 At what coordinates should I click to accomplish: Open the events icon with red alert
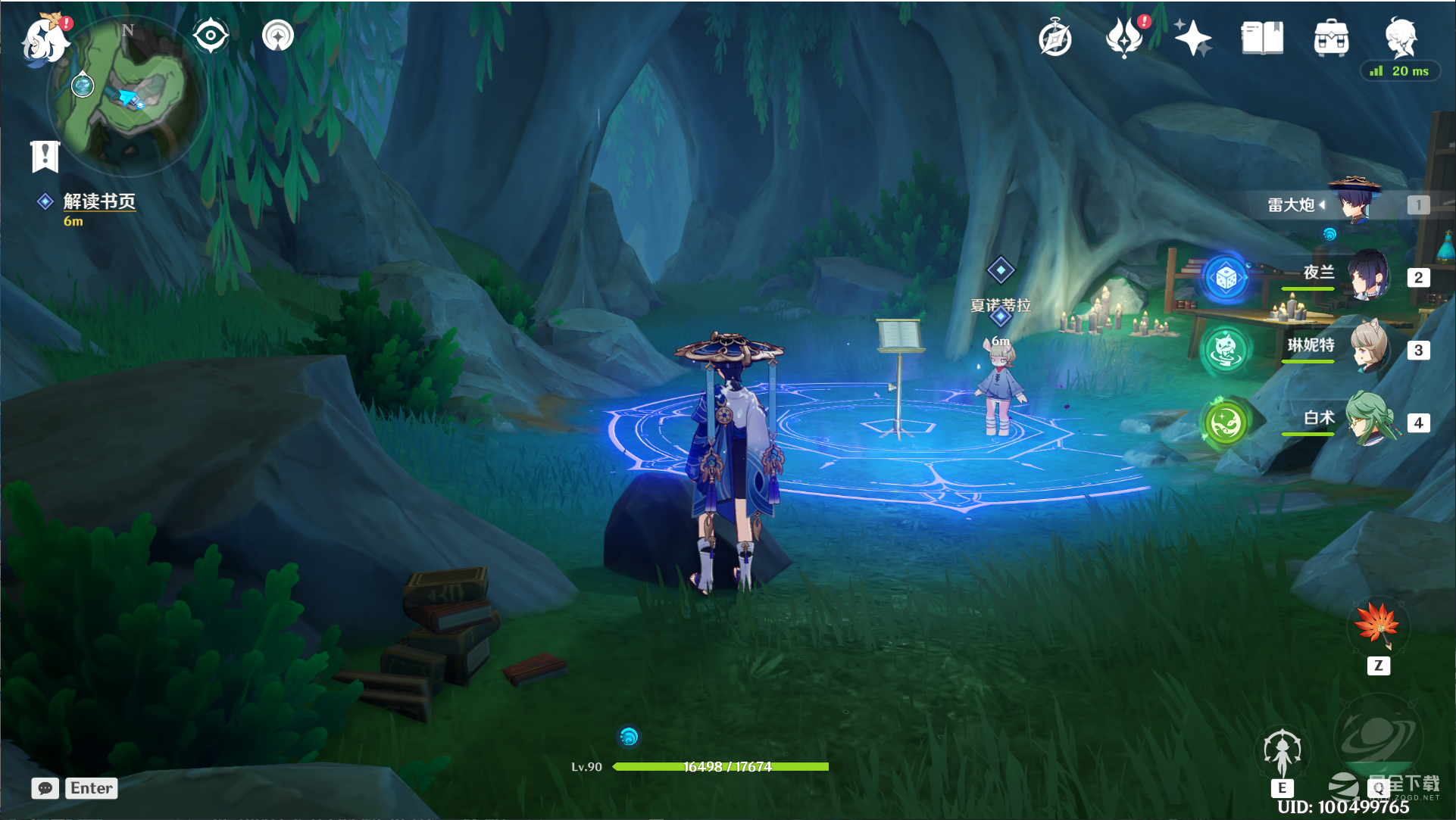coord(1124,38)
